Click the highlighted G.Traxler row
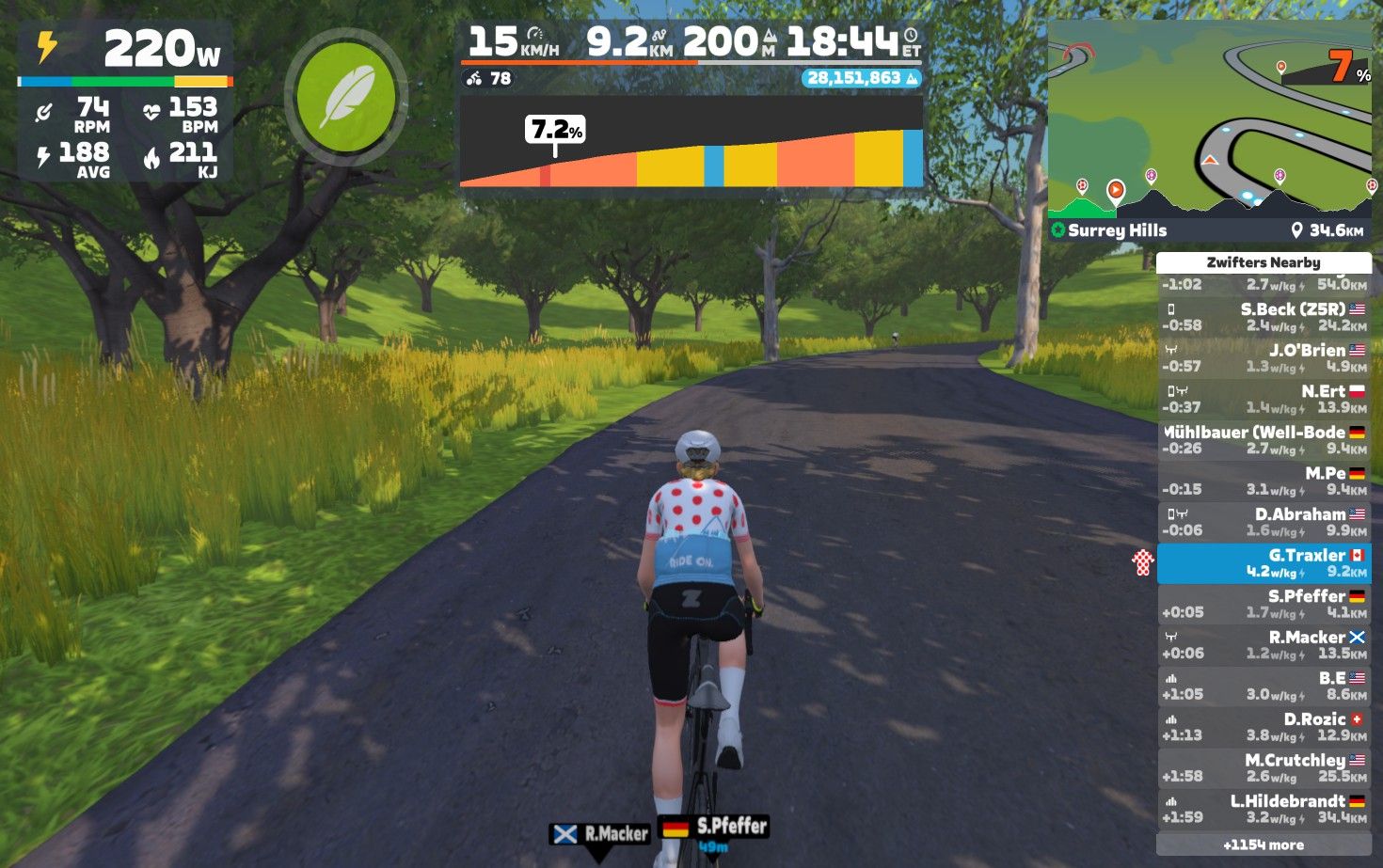The height and width of the screenshot is (868, 1383). point(1264,563)
